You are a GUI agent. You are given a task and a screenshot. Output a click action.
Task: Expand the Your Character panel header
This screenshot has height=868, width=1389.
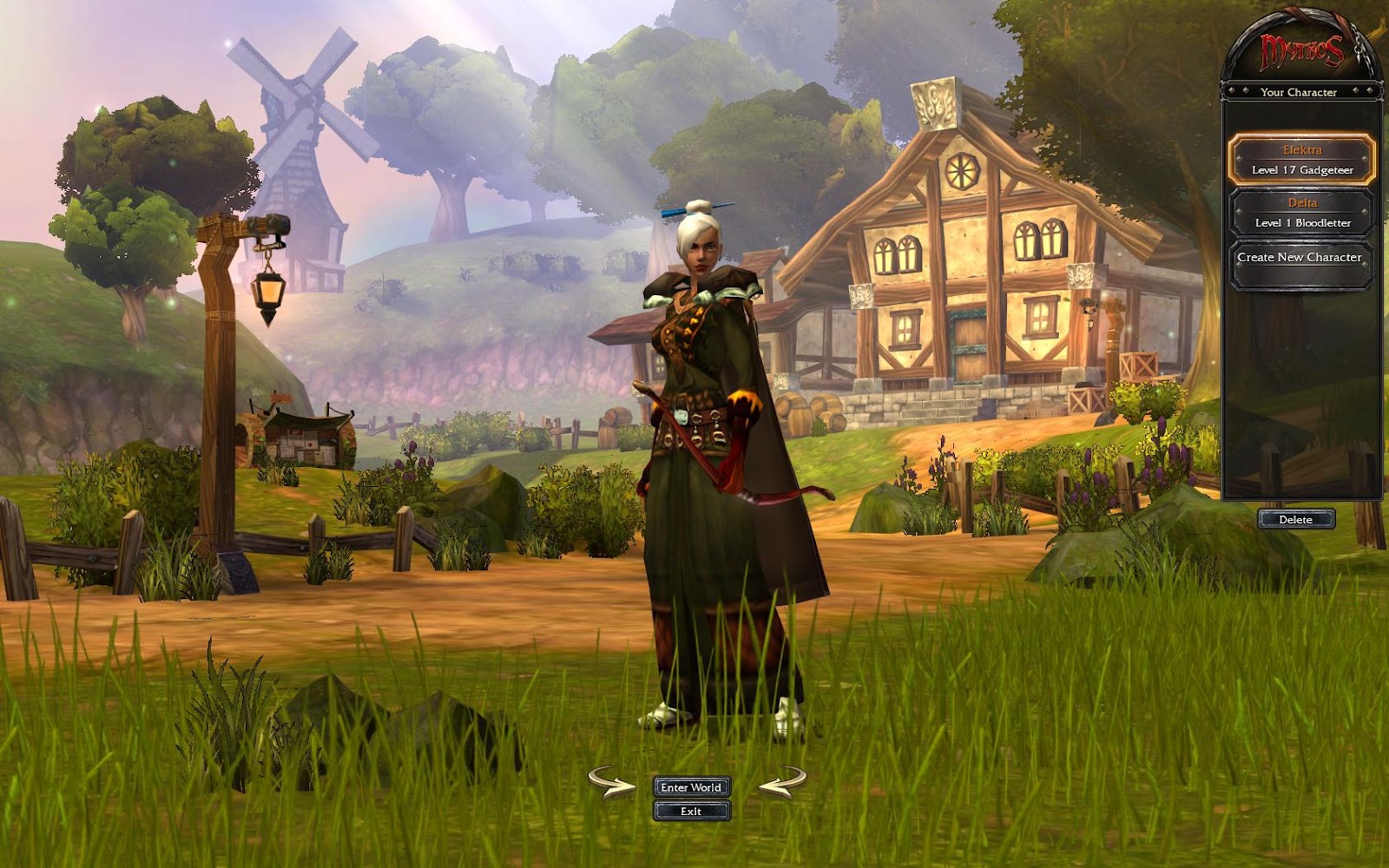point(1300,92)
